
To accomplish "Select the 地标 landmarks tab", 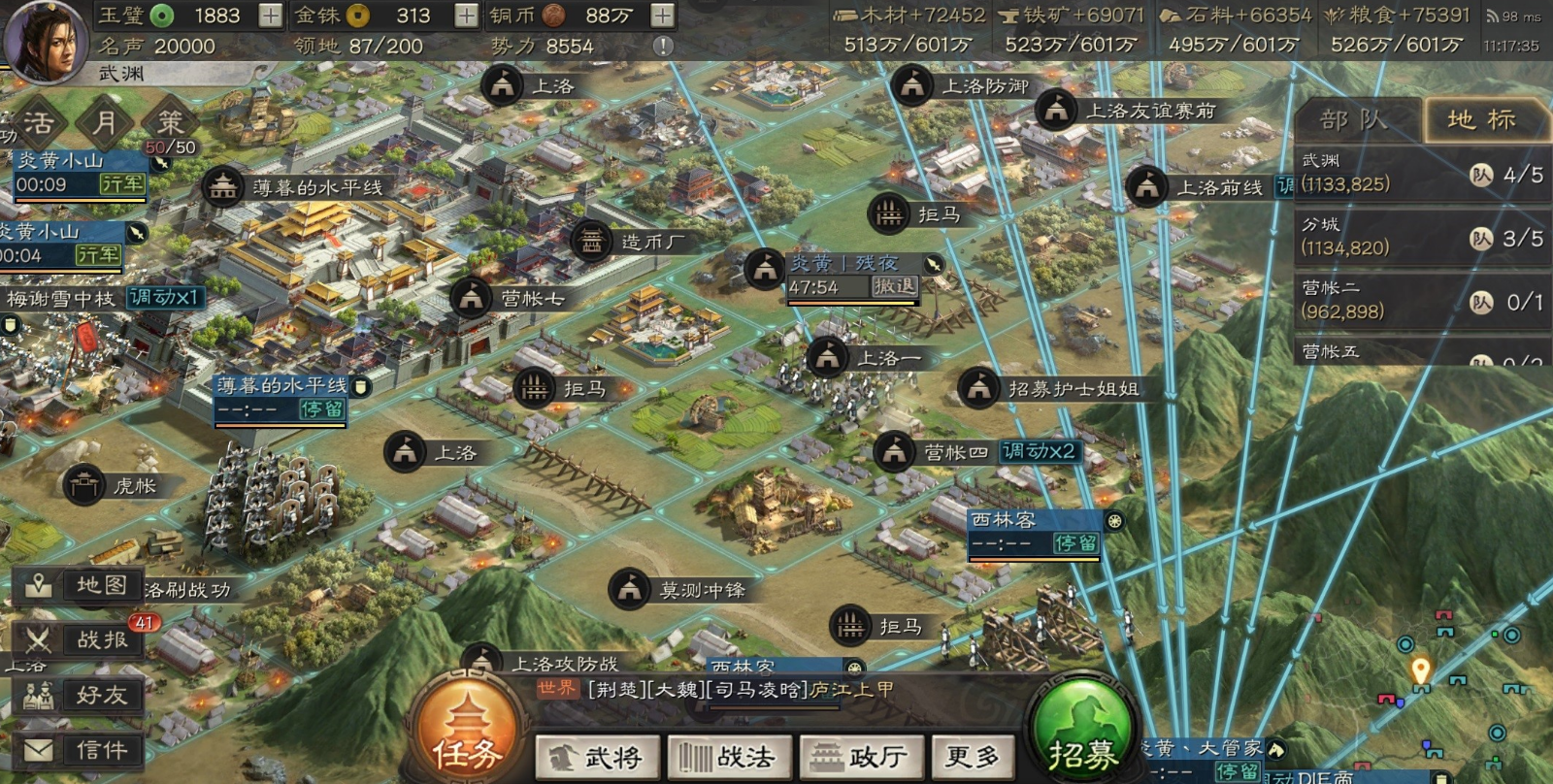I will 1481,120.
